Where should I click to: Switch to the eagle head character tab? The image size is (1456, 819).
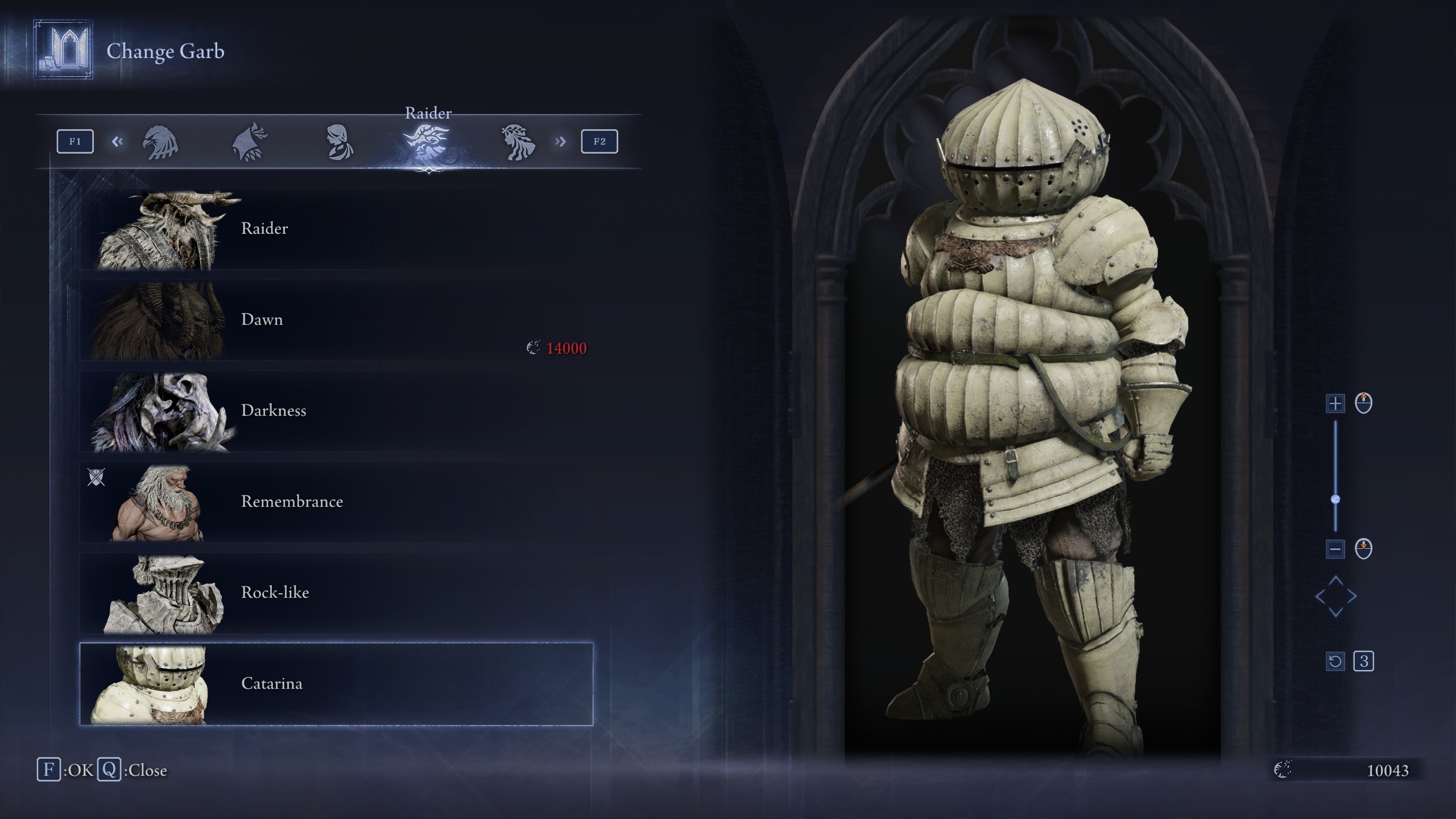click(x=160, y=142)
